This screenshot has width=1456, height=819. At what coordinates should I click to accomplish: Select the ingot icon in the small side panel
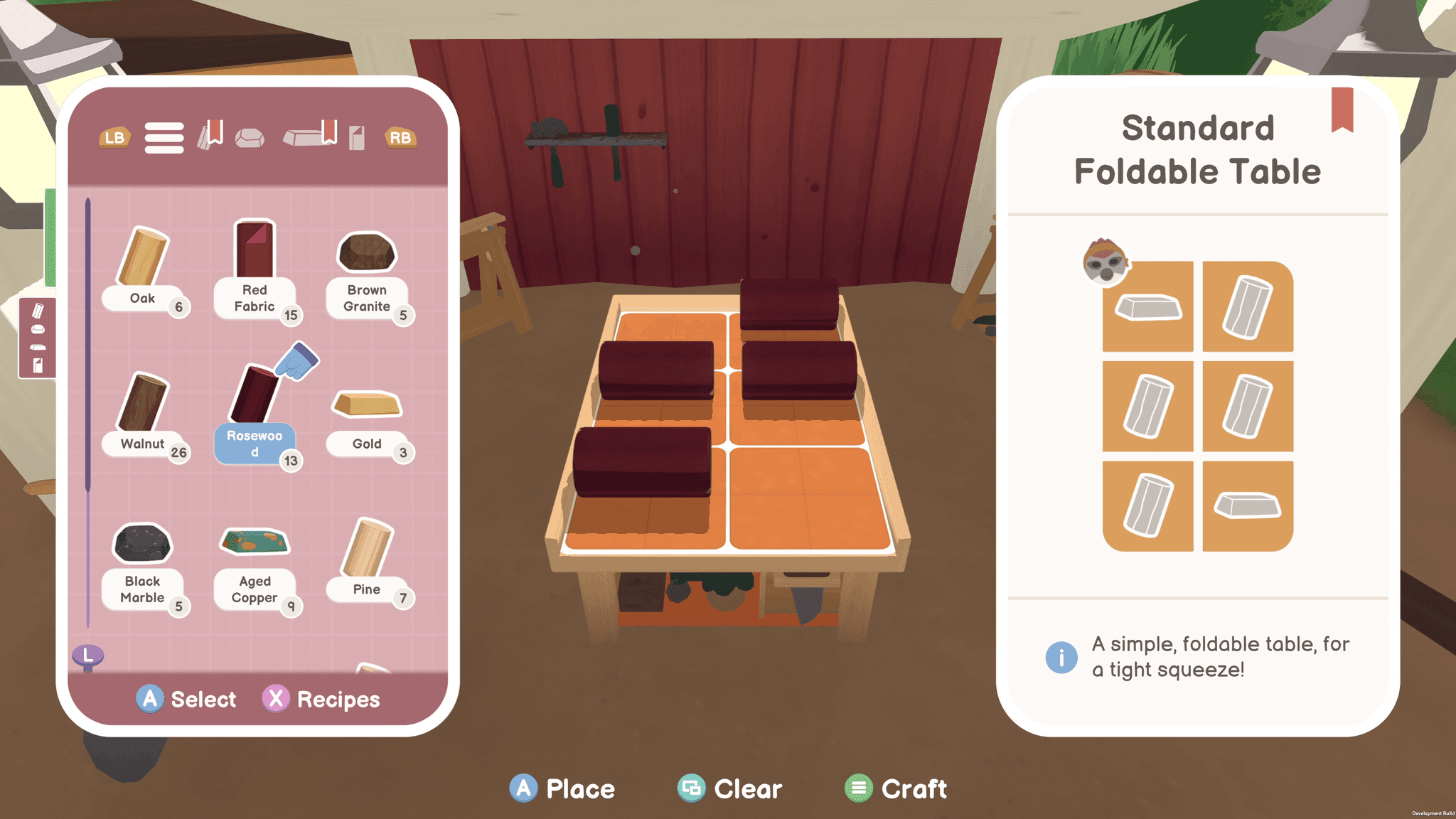click(38, 347)
